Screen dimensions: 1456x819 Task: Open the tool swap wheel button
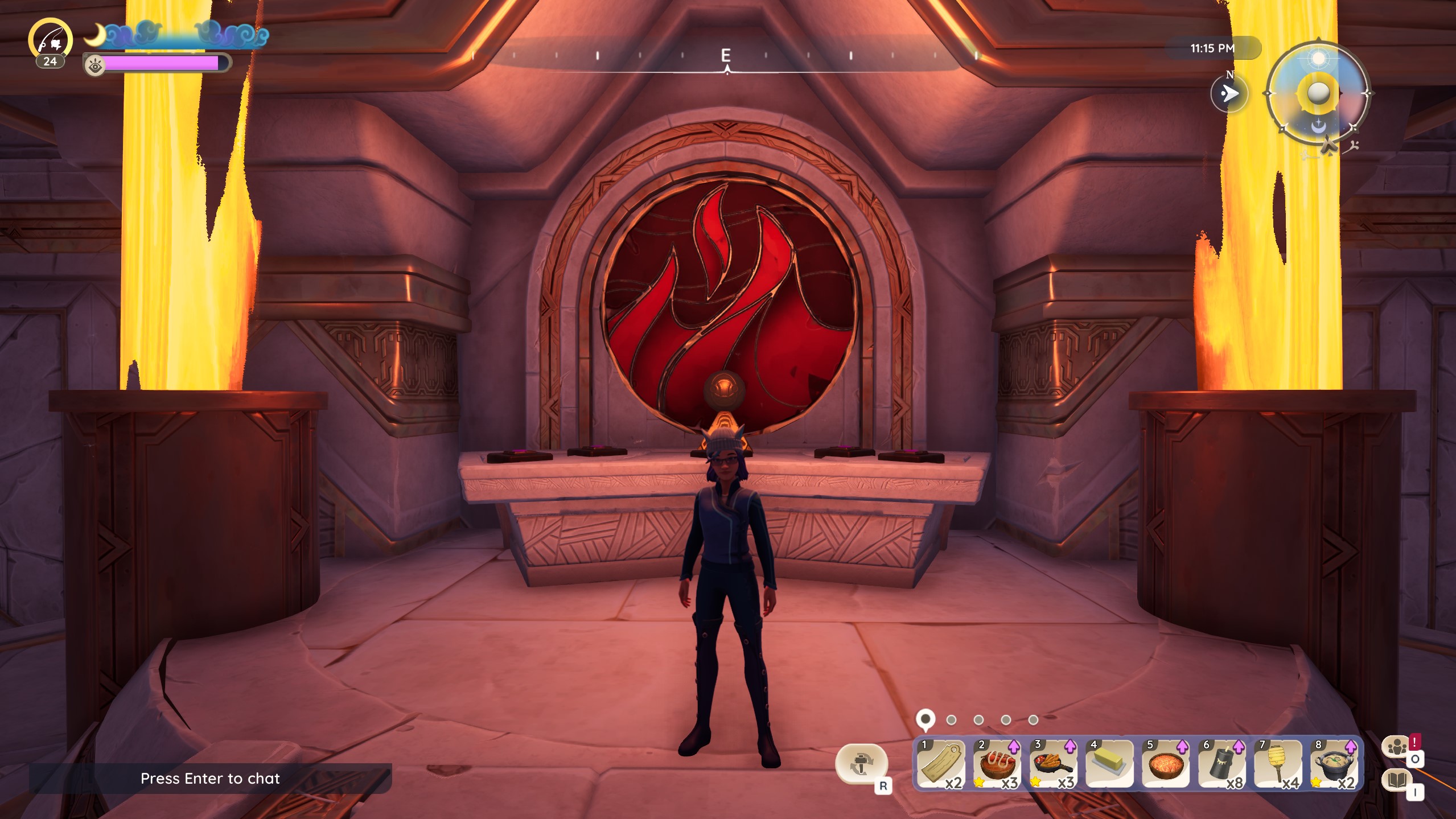(861, 763)
